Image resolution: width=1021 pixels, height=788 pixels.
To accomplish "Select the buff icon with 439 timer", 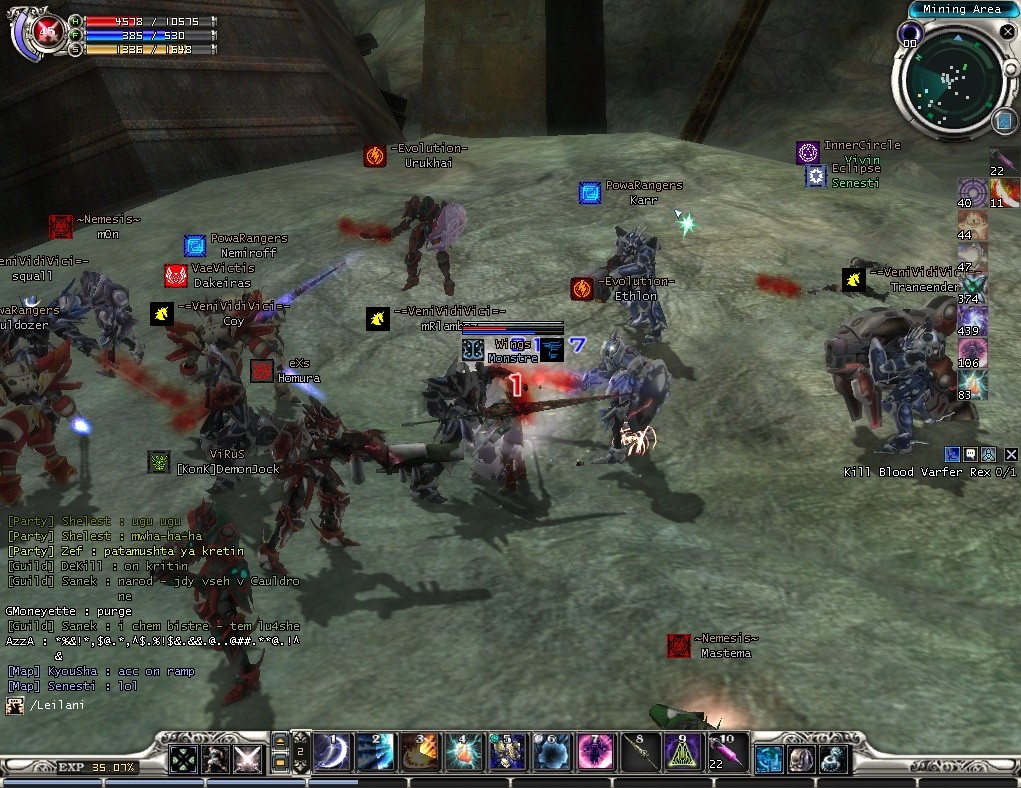I will 973,320.
